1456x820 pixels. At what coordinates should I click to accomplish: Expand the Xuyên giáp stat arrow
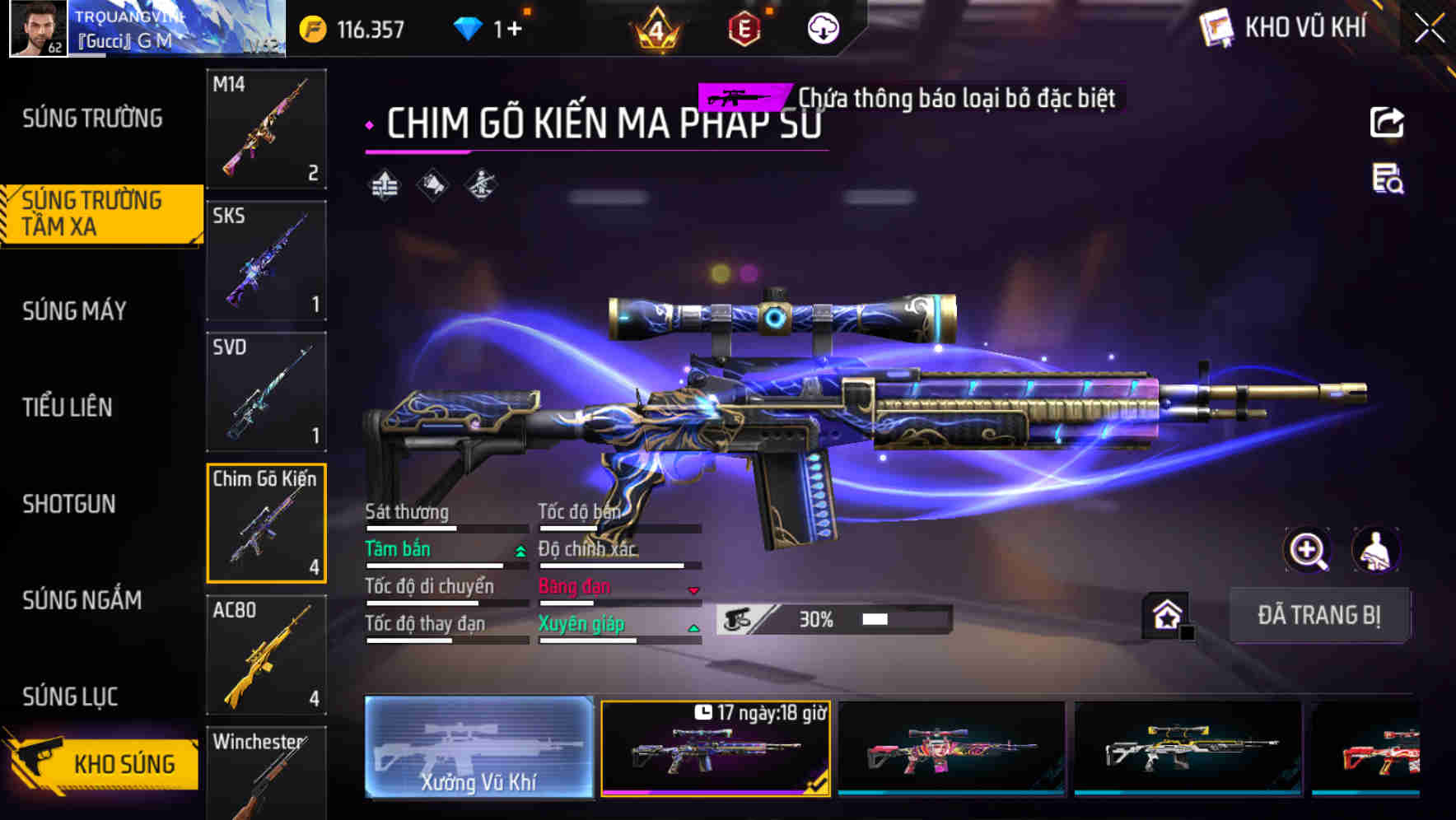coord(693,627)
